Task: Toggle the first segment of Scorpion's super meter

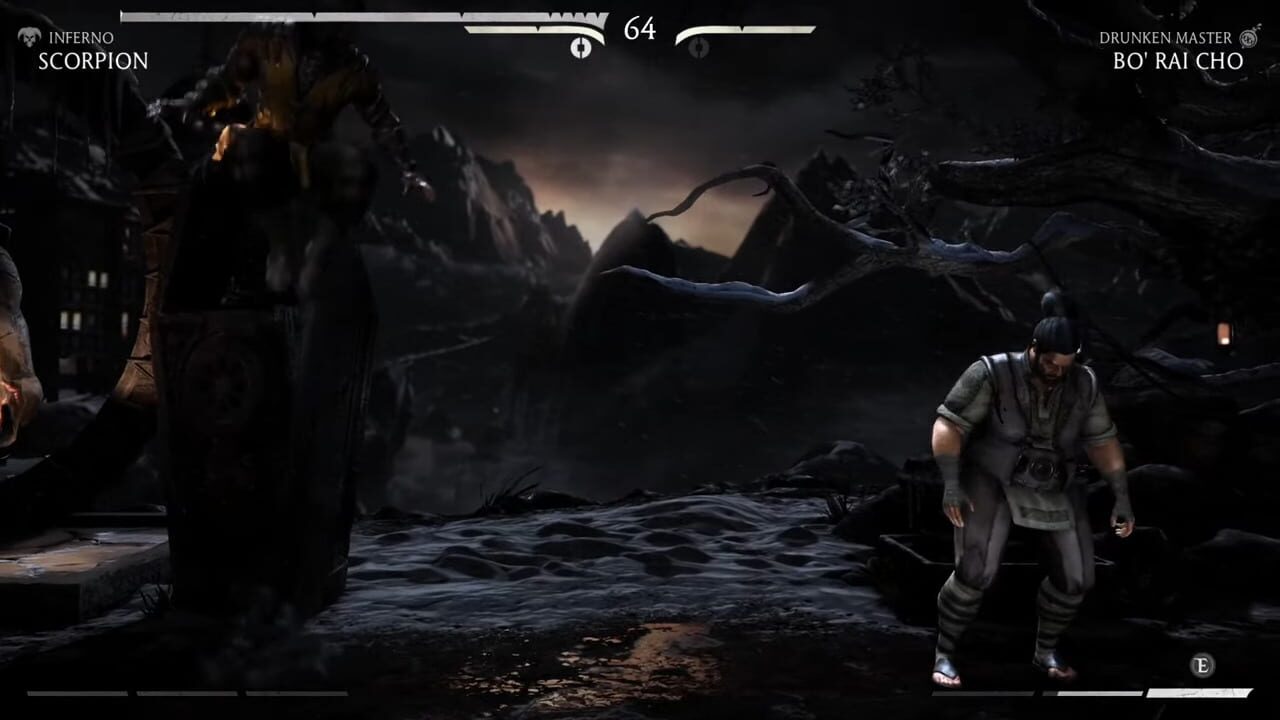Action: click(x=75, y=692)
